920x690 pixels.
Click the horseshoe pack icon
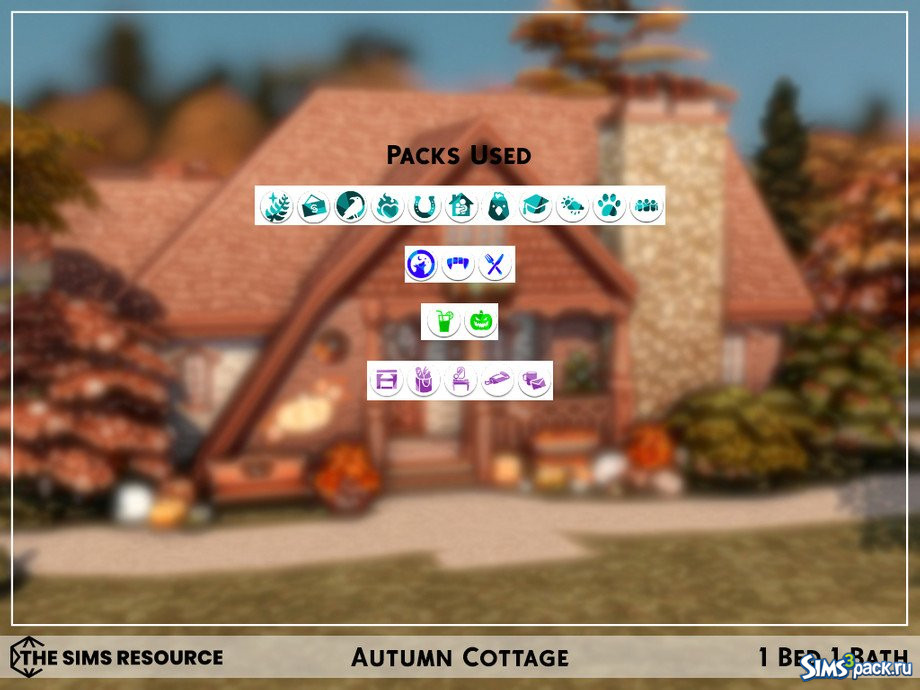tap(424, 207)
